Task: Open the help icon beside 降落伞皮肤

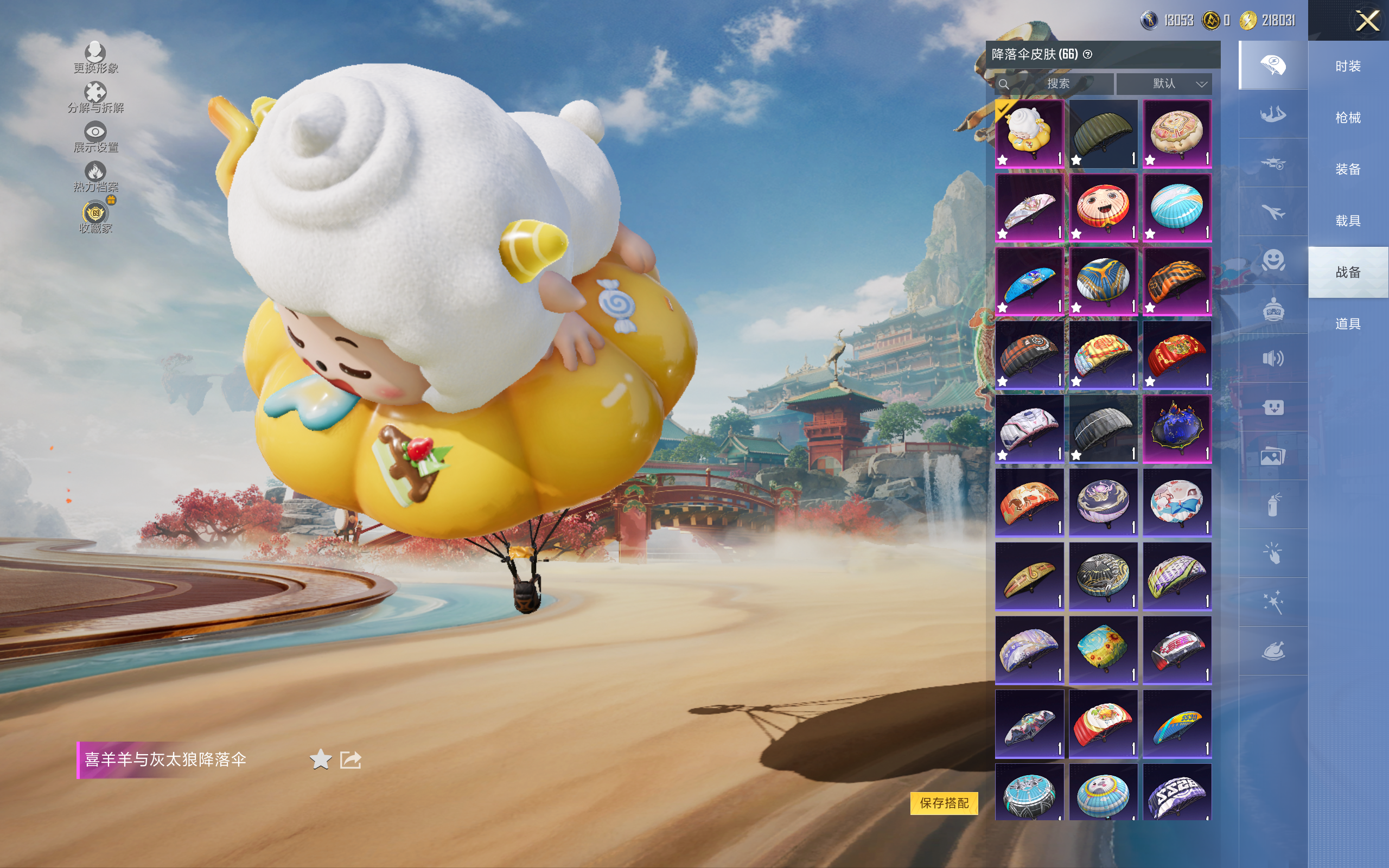Action: (x=1087, y=55)
